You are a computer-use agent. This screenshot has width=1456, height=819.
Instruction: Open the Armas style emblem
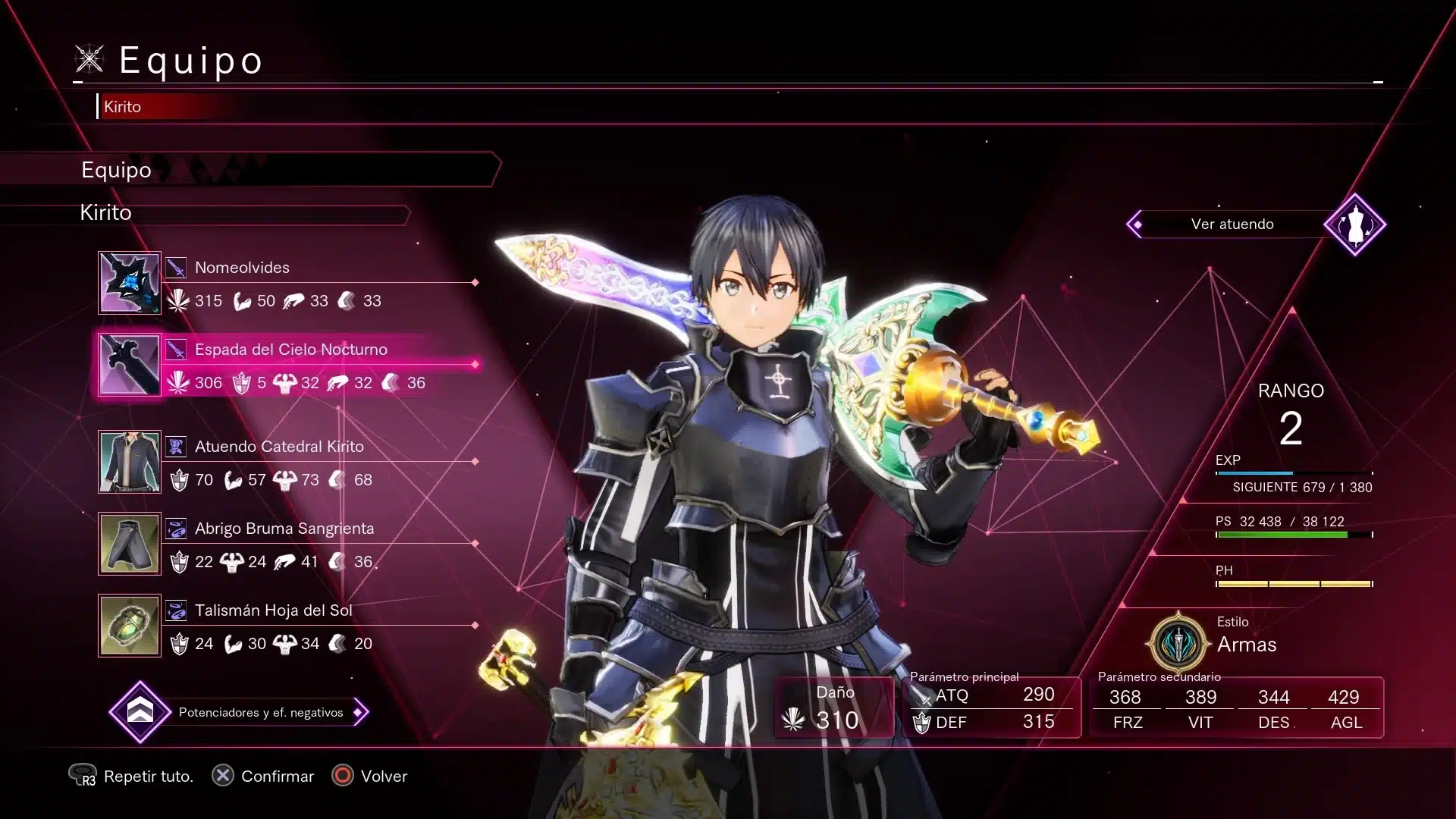tap(1178, 643)
